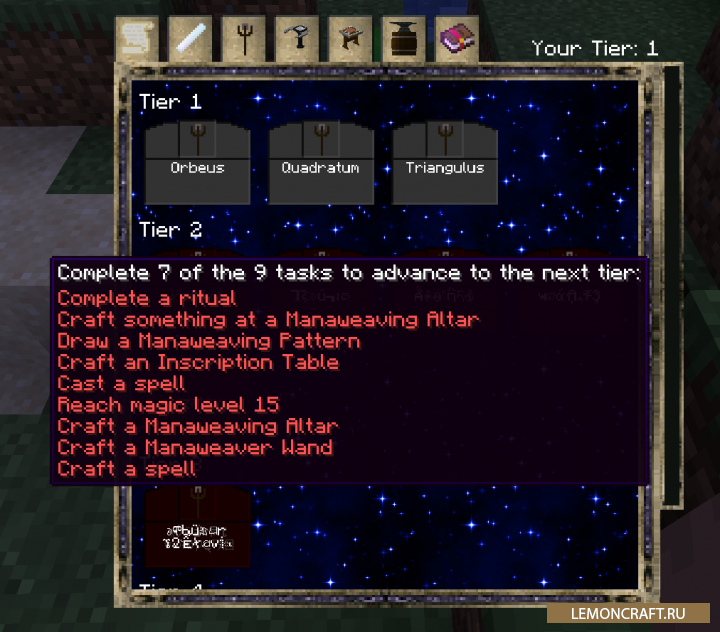Switch to the wooden table tab
This screenshot has width=720, height=632.
pyautogui.click(x=351, y=40)
